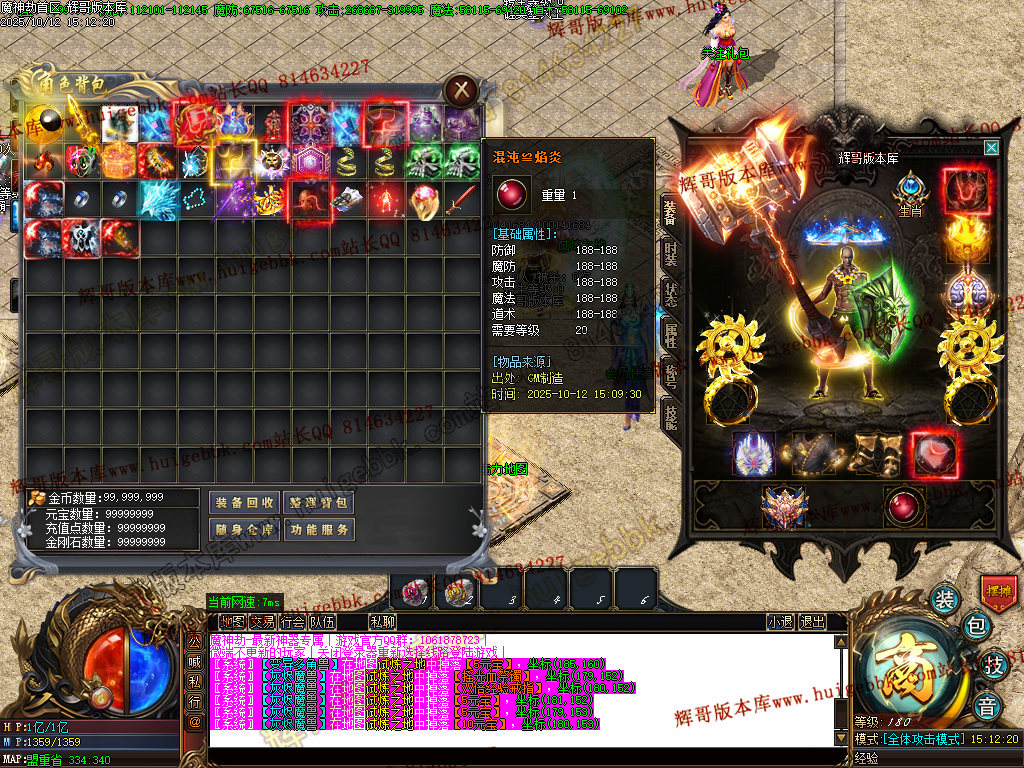Click the 装备回收 equipment recycle button
The width and height of the screenshot is (1024, 768).
coord(243,502)
